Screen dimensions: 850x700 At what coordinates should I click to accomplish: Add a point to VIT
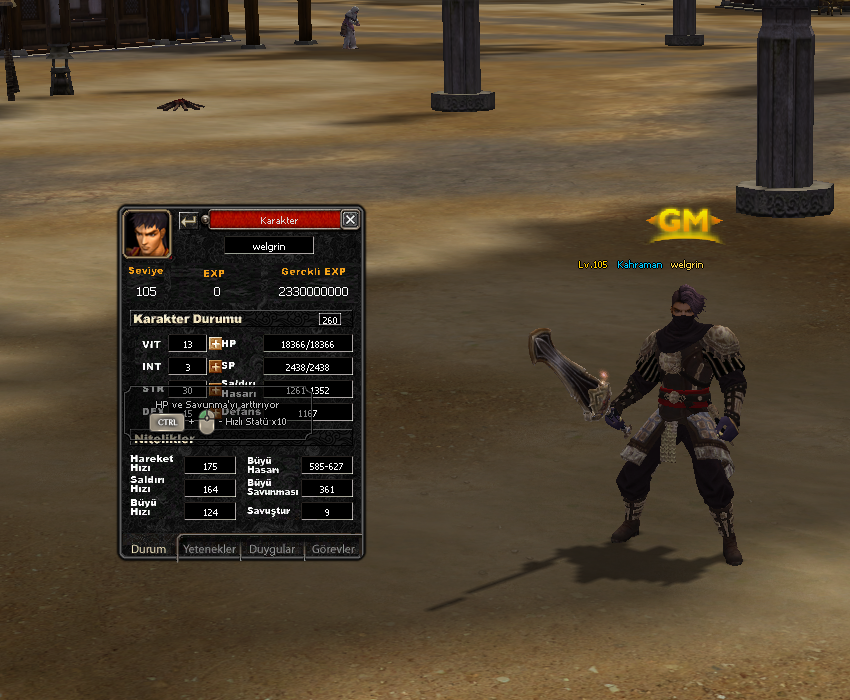215,344
